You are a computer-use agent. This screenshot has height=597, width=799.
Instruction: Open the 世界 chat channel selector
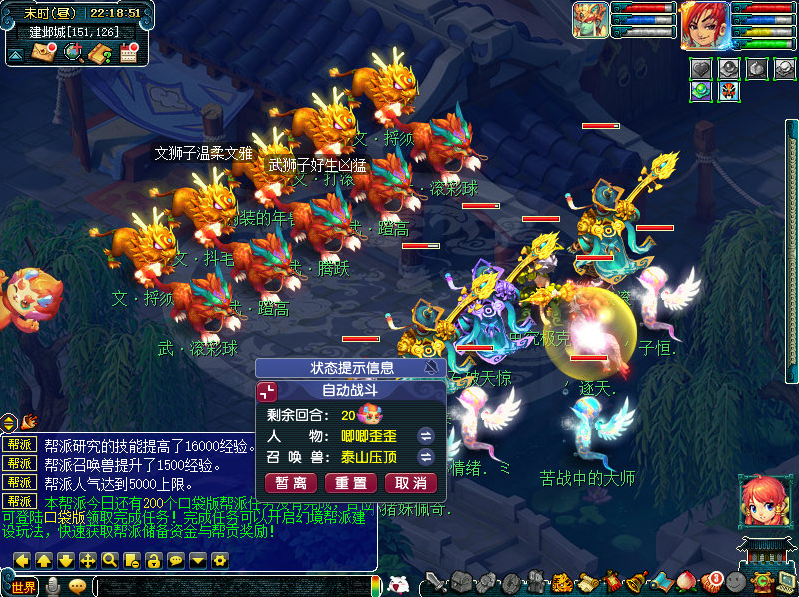(23, 586)
